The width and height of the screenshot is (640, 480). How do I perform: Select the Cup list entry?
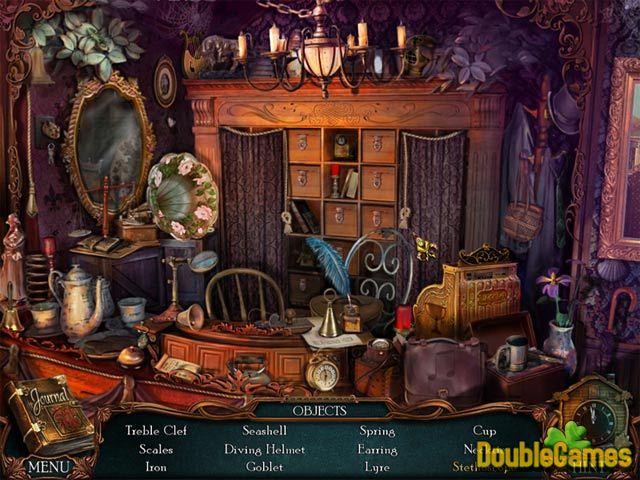[486, 431]
